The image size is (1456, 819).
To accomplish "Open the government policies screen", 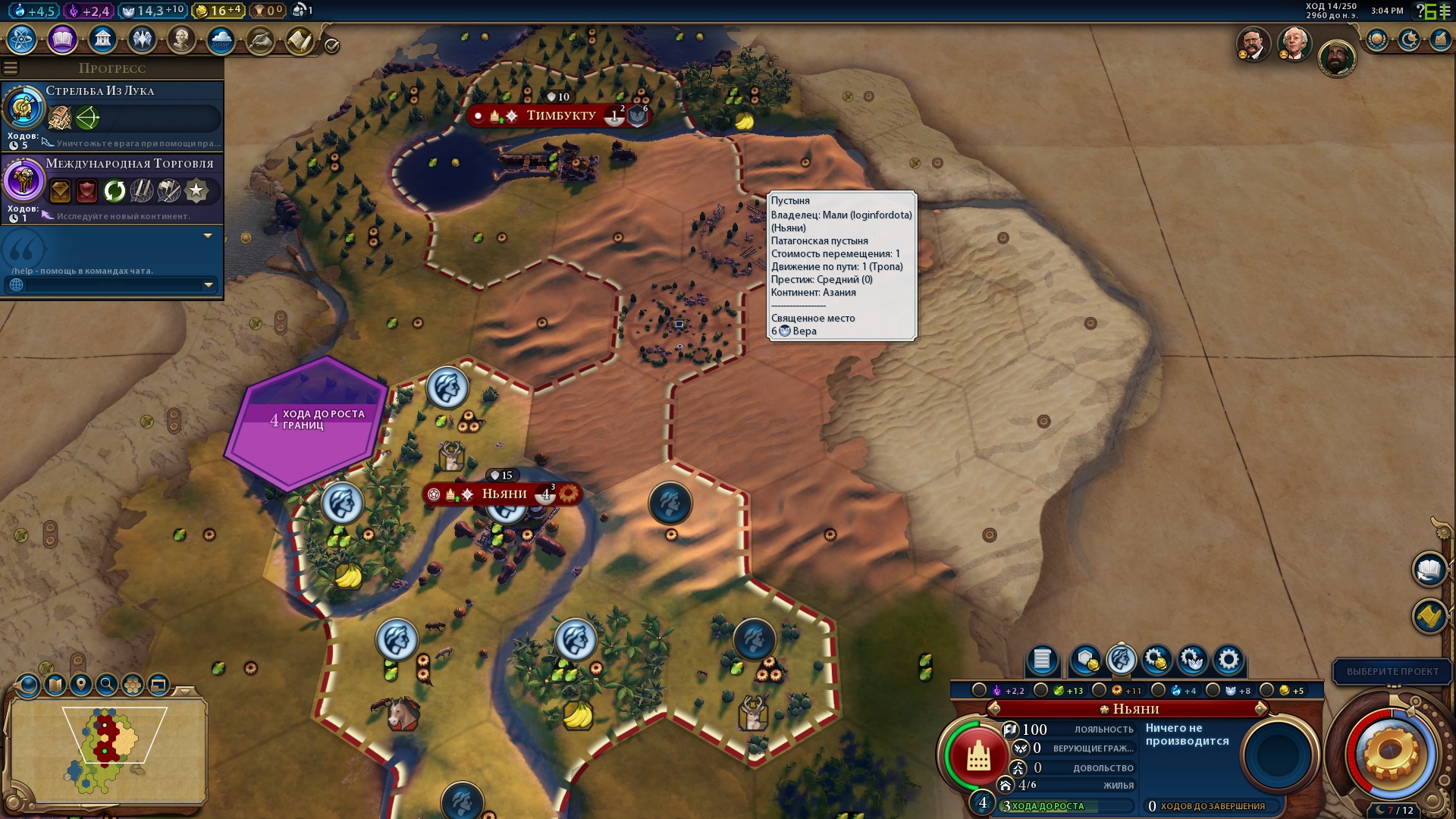I will (x=102, y=39).
